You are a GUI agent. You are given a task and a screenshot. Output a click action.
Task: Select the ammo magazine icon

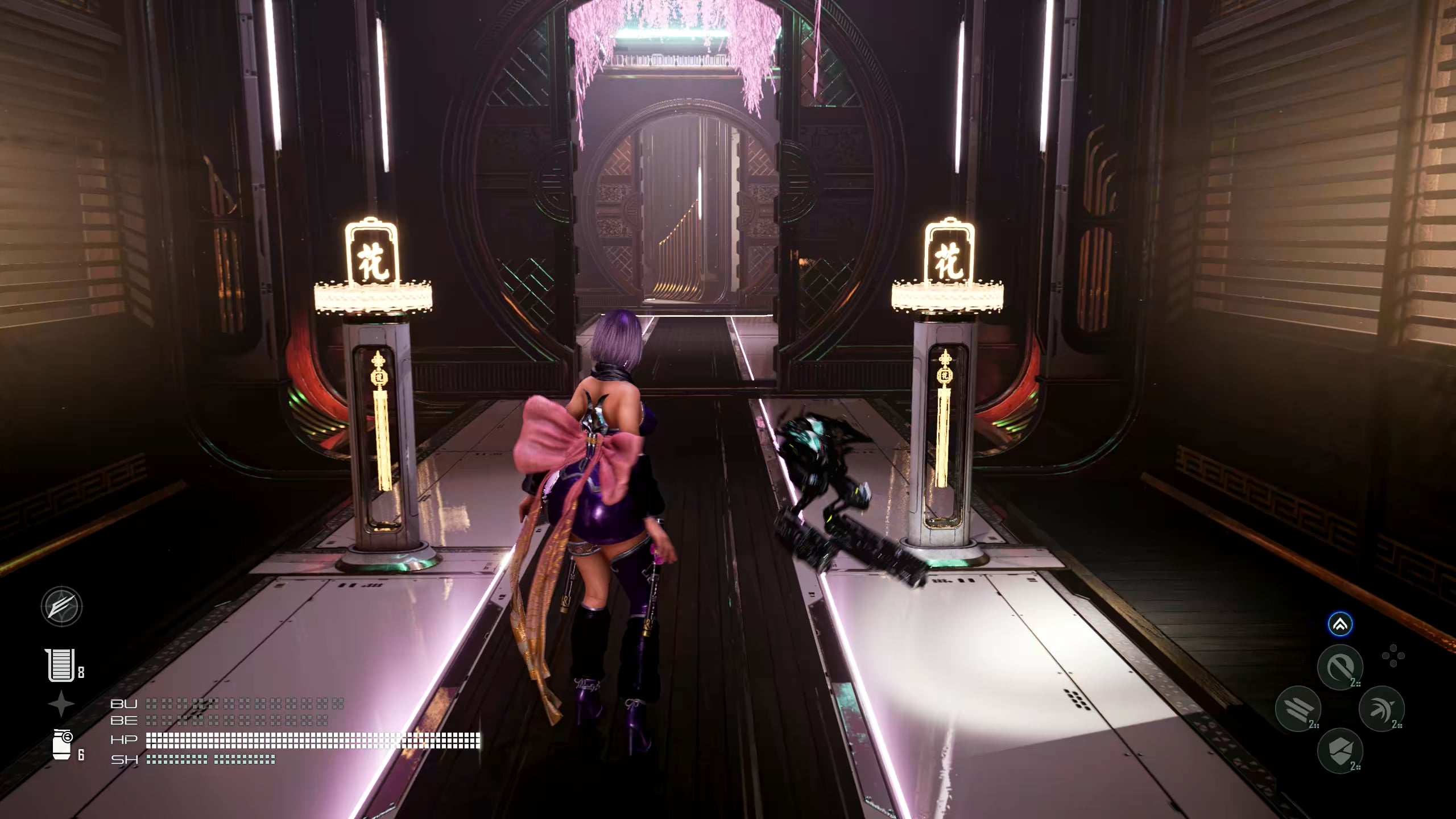[x=60, y=665]
